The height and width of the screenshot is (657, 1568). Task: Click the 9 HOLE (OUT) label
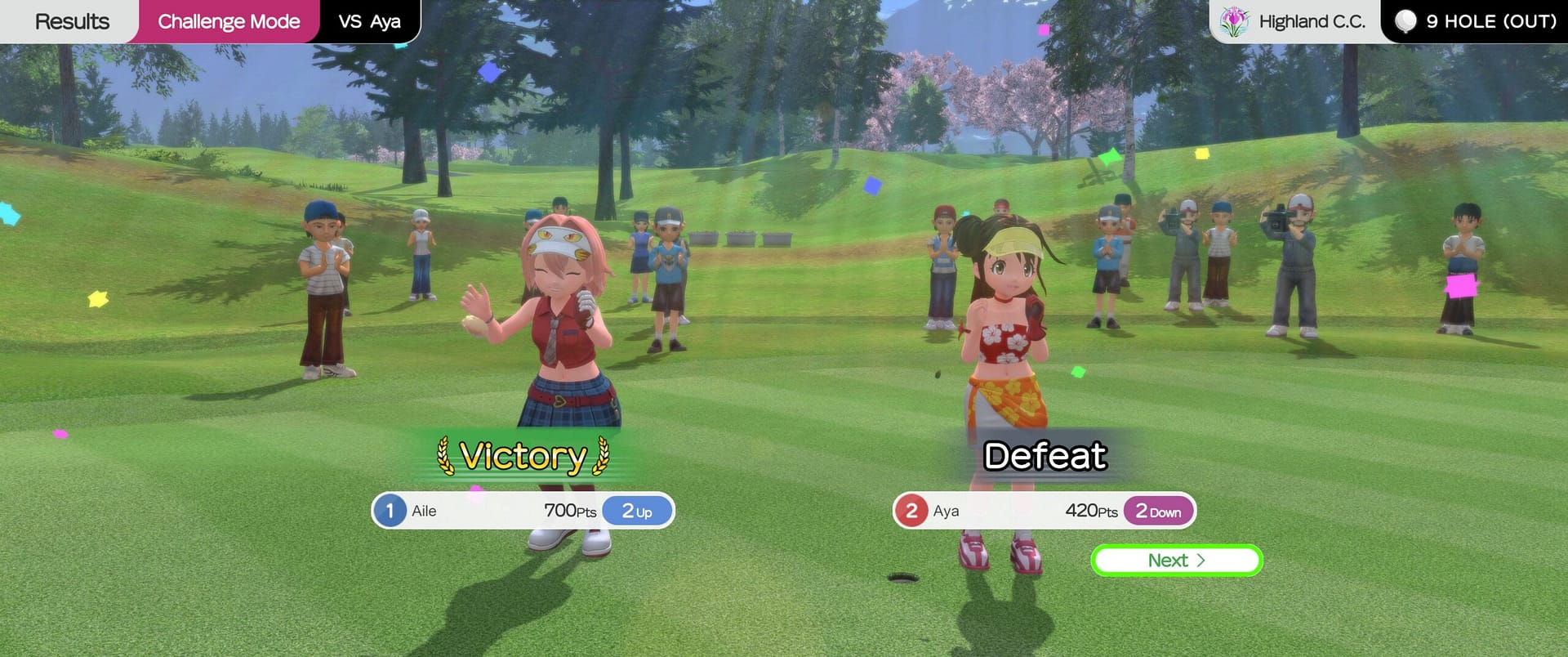[1491, 21]
